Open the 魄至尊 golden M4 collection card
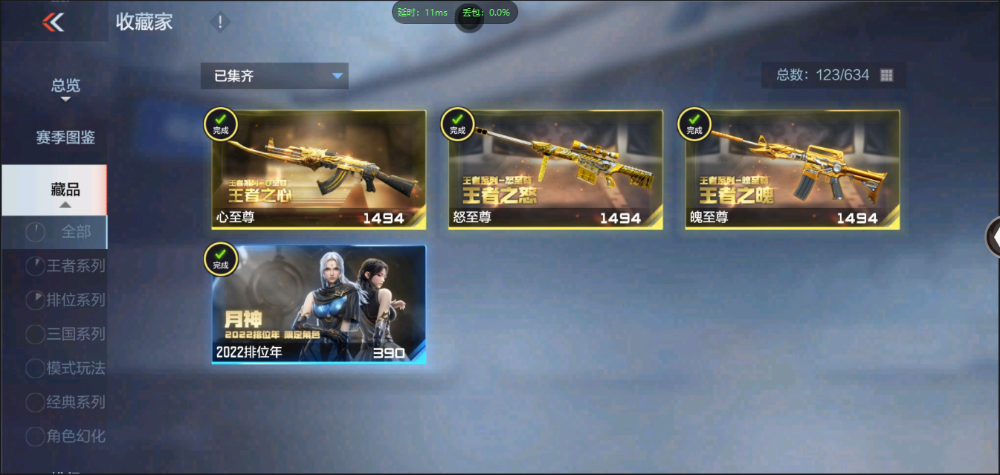Viewport: 1000px width, 475px height. [x=792, y=170]
